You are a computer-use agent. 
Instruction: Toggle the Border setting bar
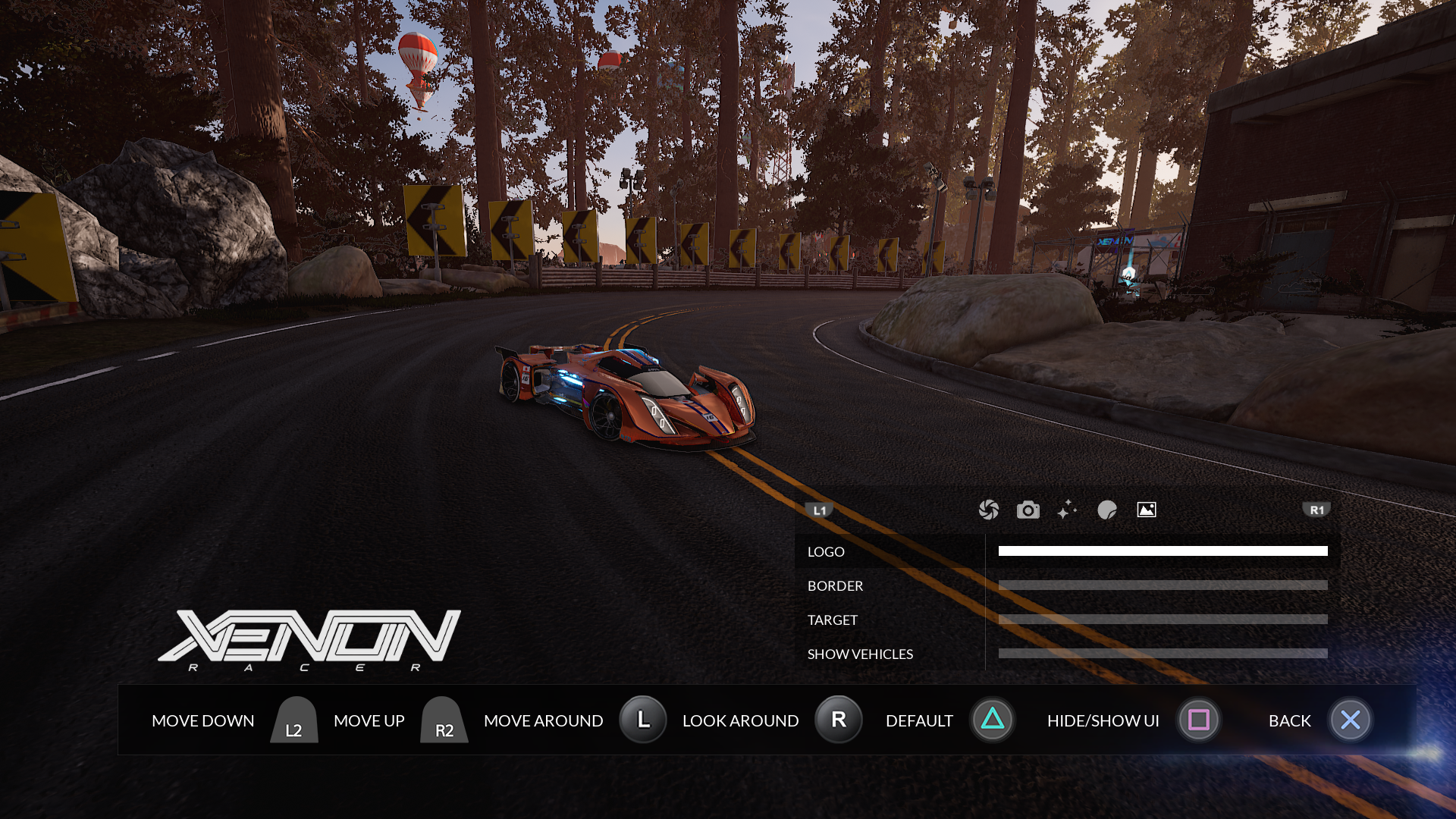(x=1163, y=585)
